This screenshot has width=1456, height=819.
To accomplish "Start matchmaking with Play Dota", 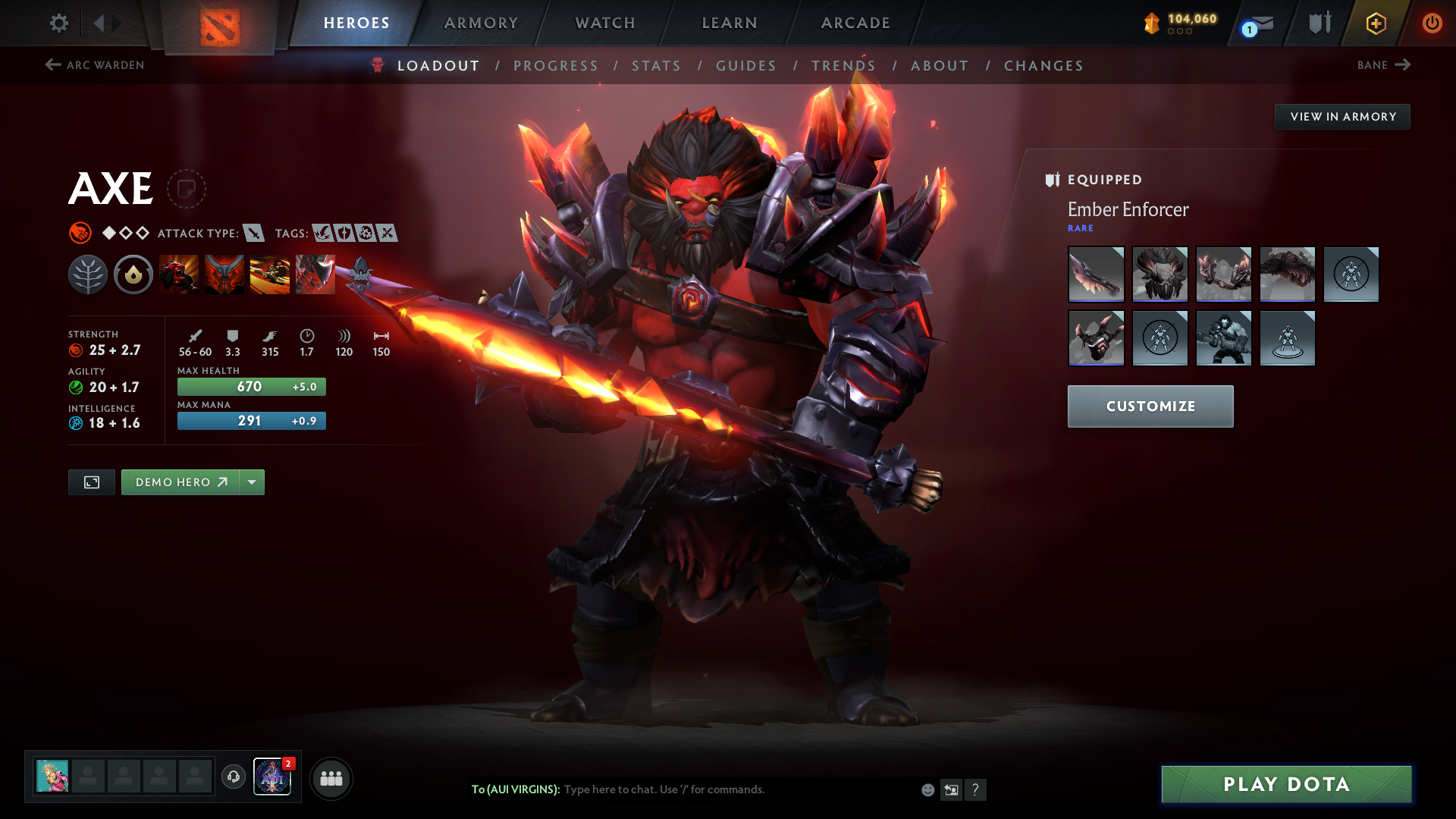I will coord(1286,784).
